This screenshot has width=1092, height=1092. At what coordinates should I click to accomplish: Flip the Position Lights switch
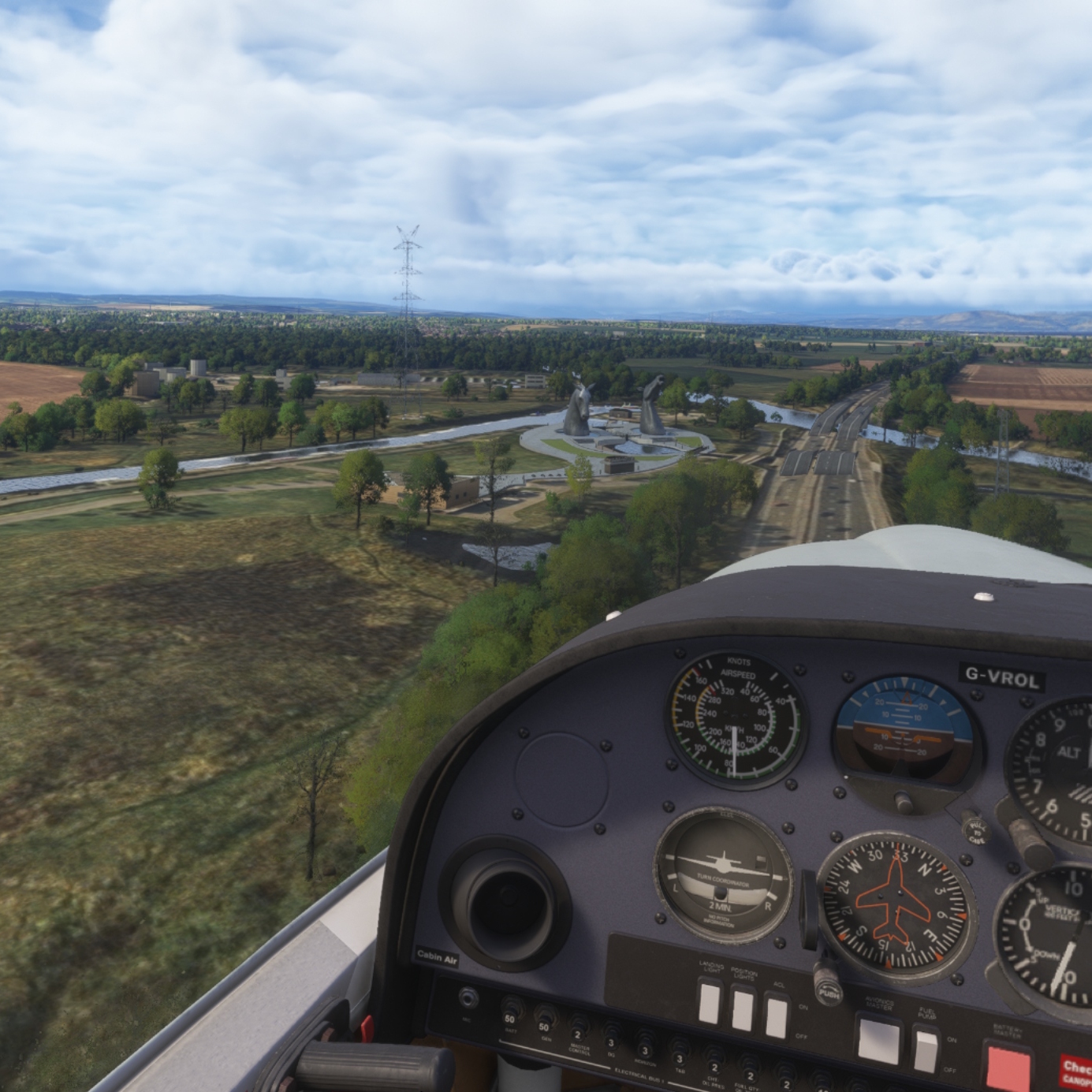(x=743, y=1010)
